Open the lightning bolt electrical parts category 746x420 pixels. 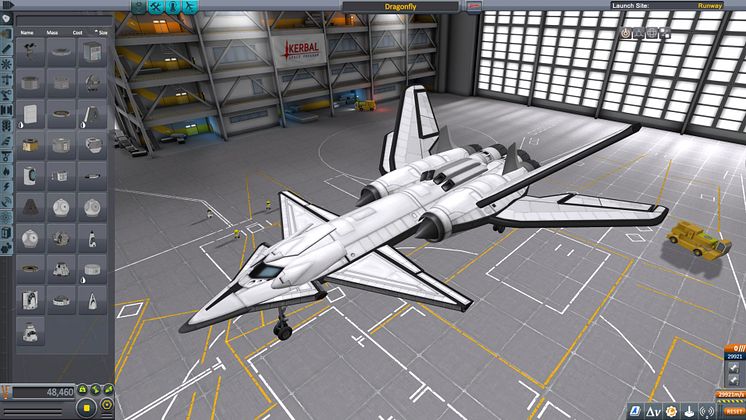click(x=6, y=186)
